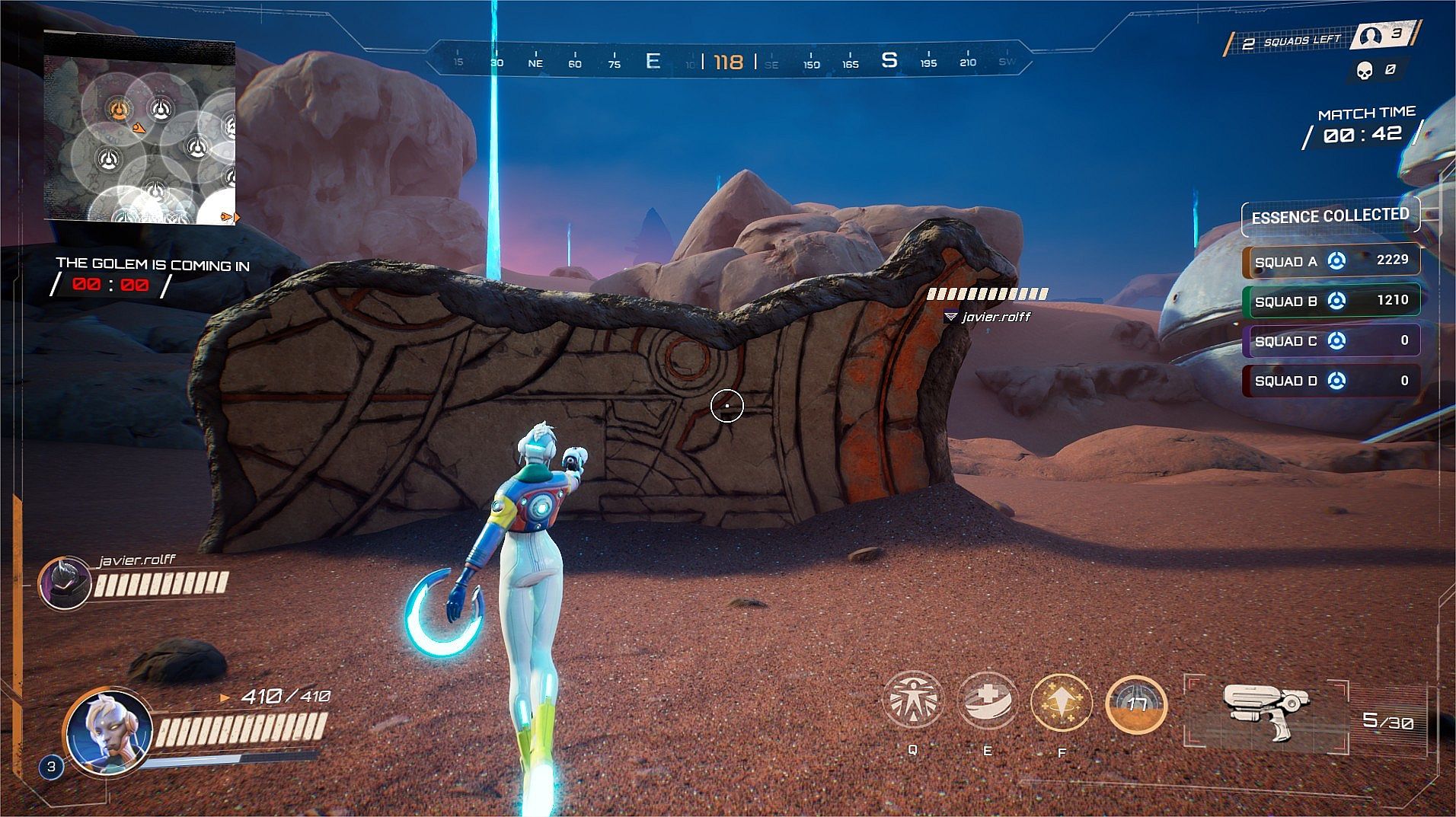This screenshot has width=1456, height=817.
Task: Click teammate javier.rolff's helmet portrait
Action: 65,583
